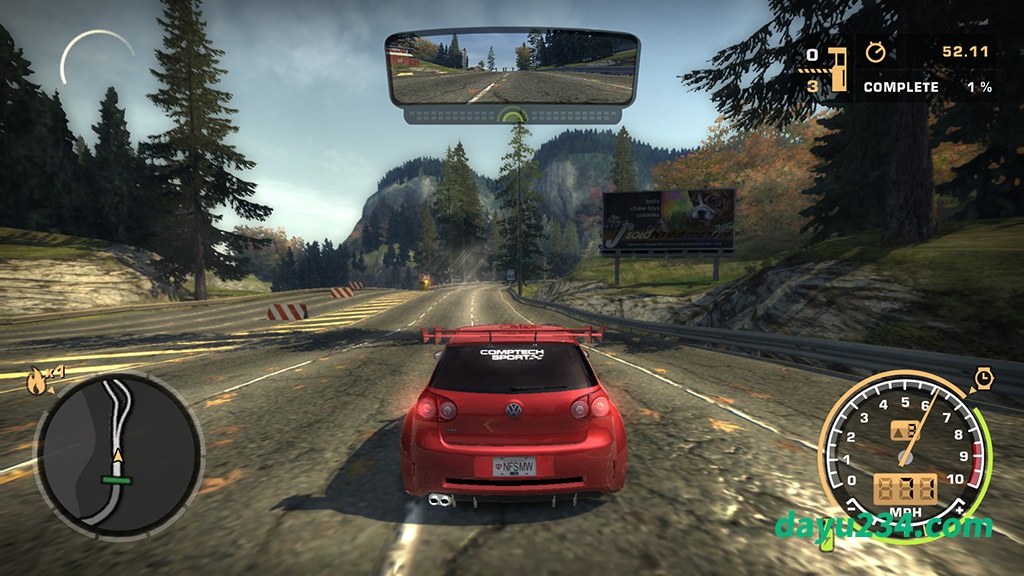Viewport: 1024px width, 576px height.
Task: Click the circular track minimap
Action: [118, 456]
